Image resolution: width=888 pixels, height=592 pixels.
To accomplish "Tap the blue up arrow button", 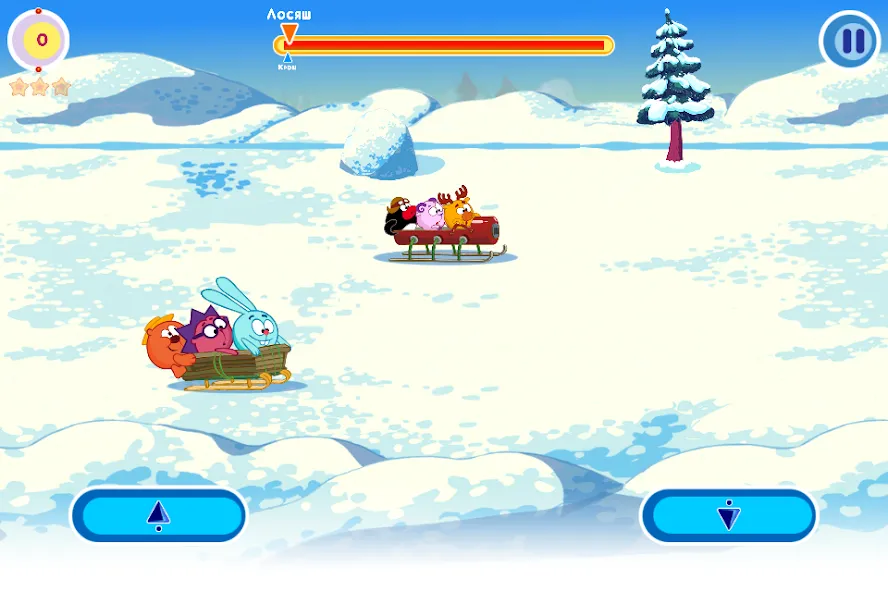I will (158, 515).
